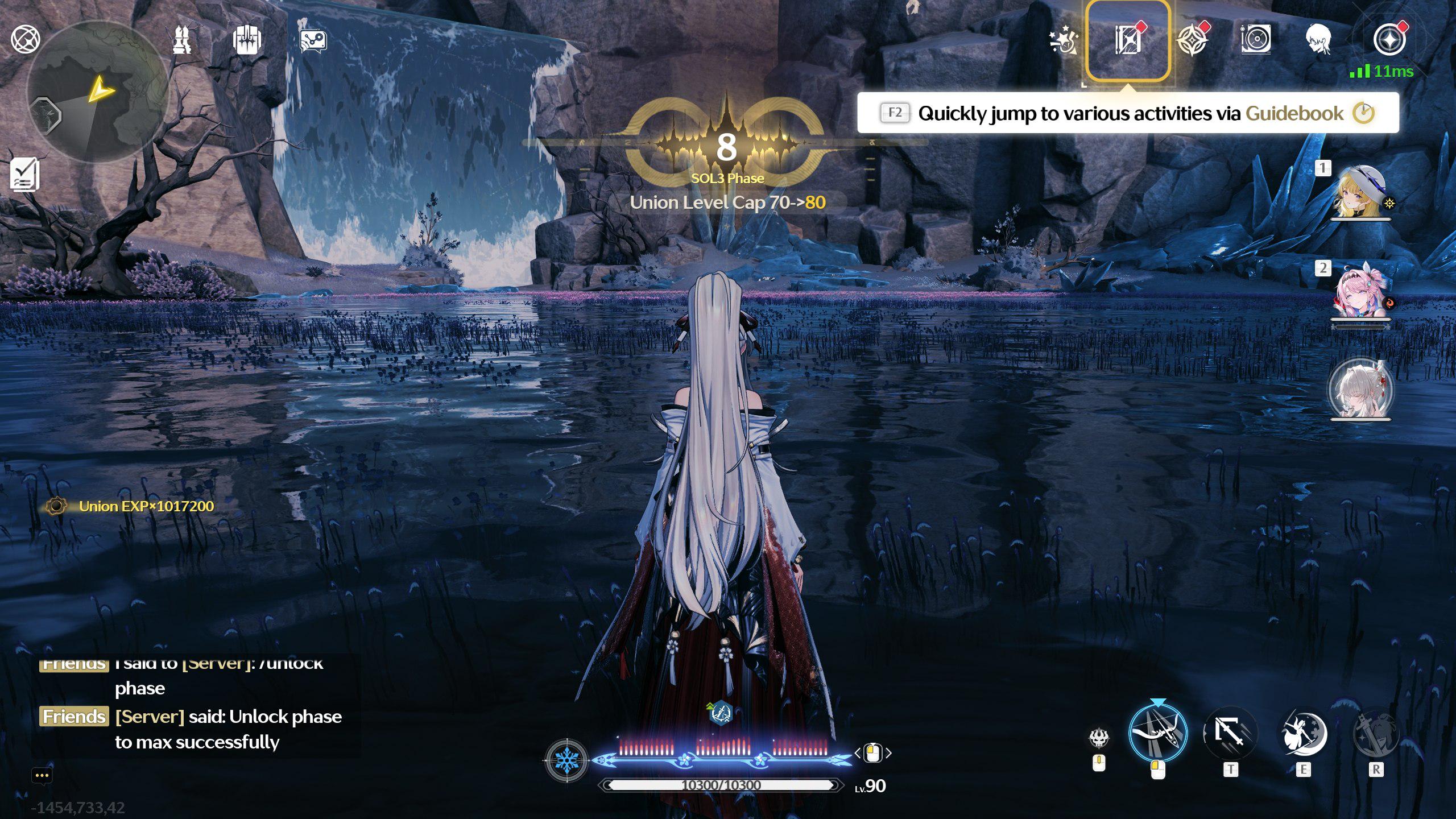The image size is (1456, 819).
Task: Open the character head profile icon
Action: click(x=1319, y=40)
